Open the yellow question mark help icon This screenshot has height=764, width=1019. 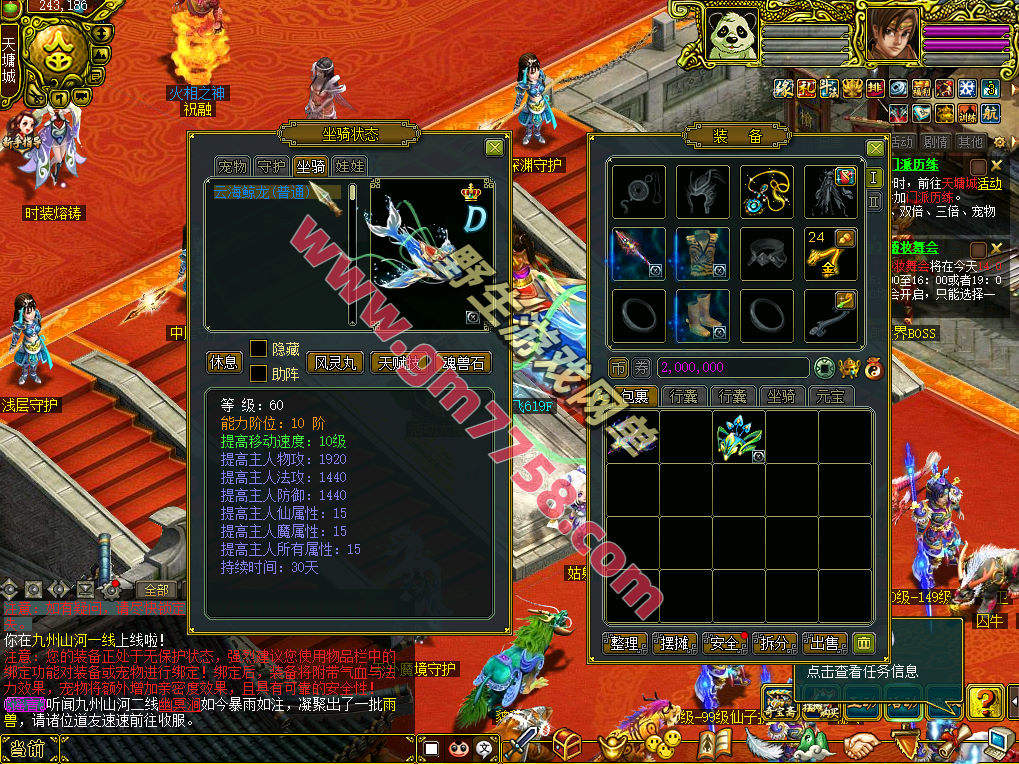pyautogui.click(x=985, y=700)
